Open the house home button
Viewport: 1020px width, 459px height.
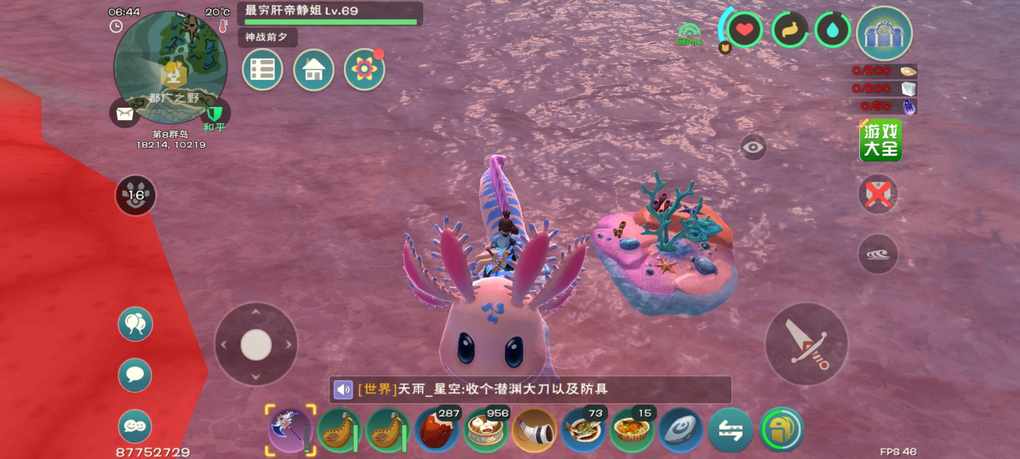[x=314, y=70]
